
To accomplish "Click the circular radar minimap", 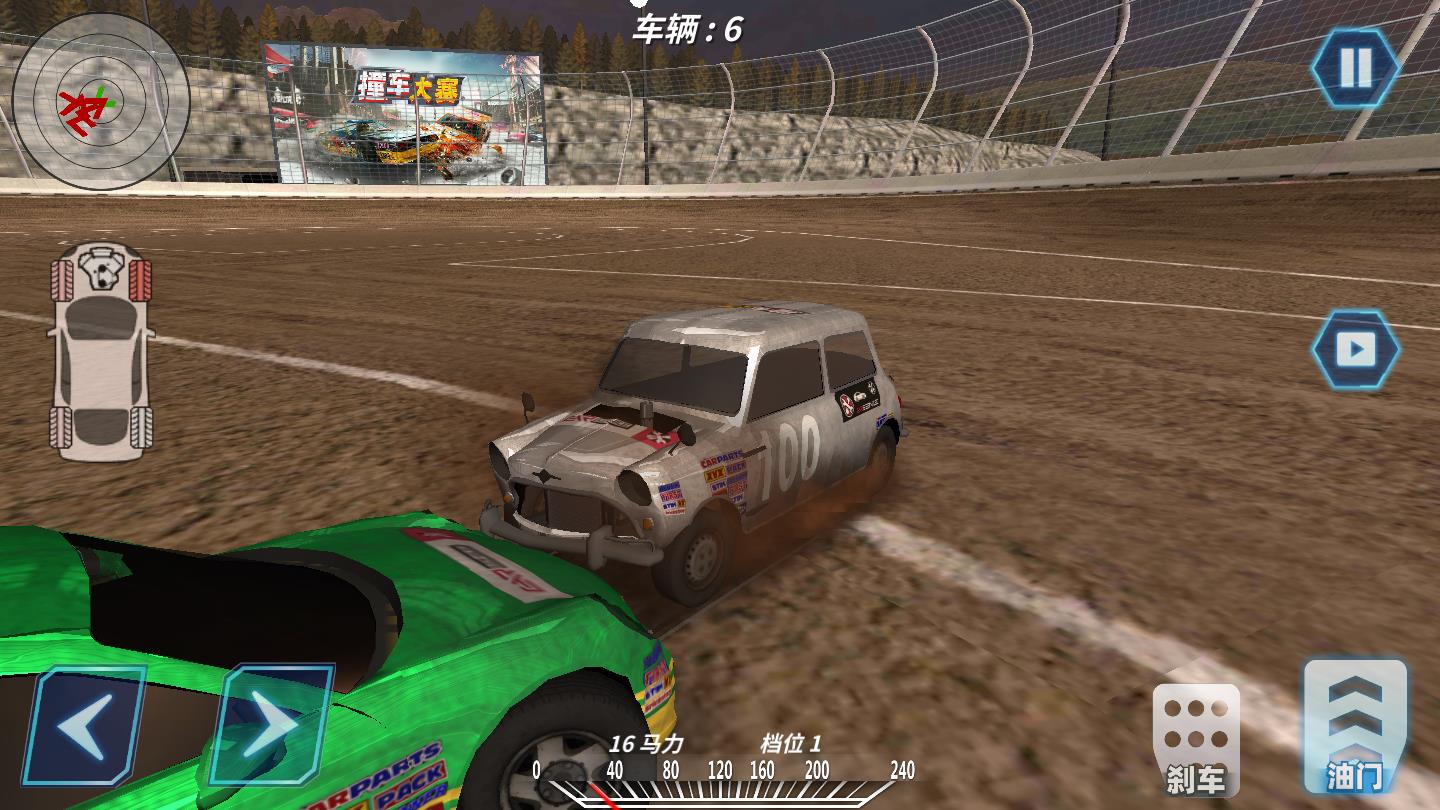I will (x=100, y=100).
